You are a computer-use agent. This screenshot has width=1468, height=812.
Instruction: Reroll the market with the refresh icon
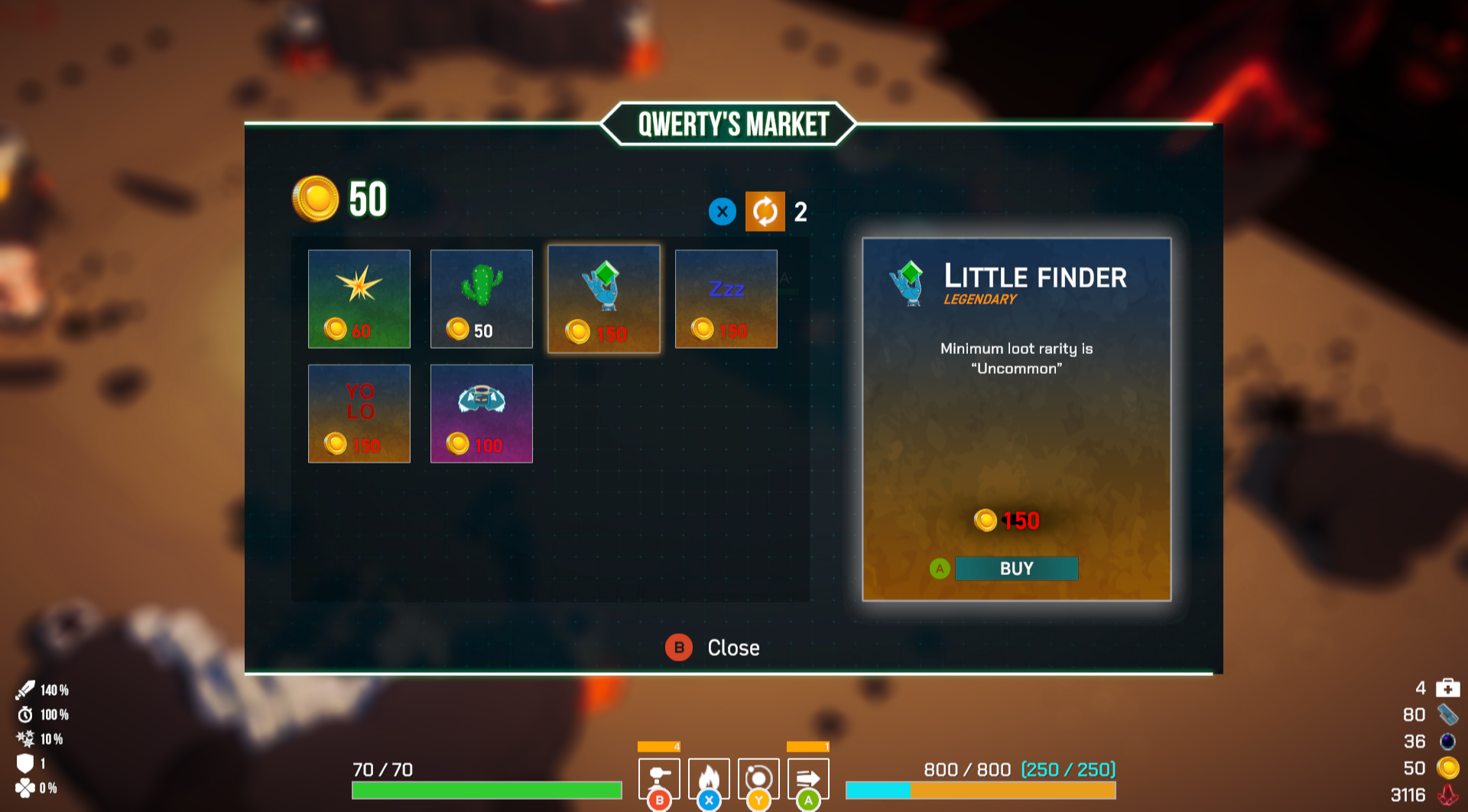point(765,212)
